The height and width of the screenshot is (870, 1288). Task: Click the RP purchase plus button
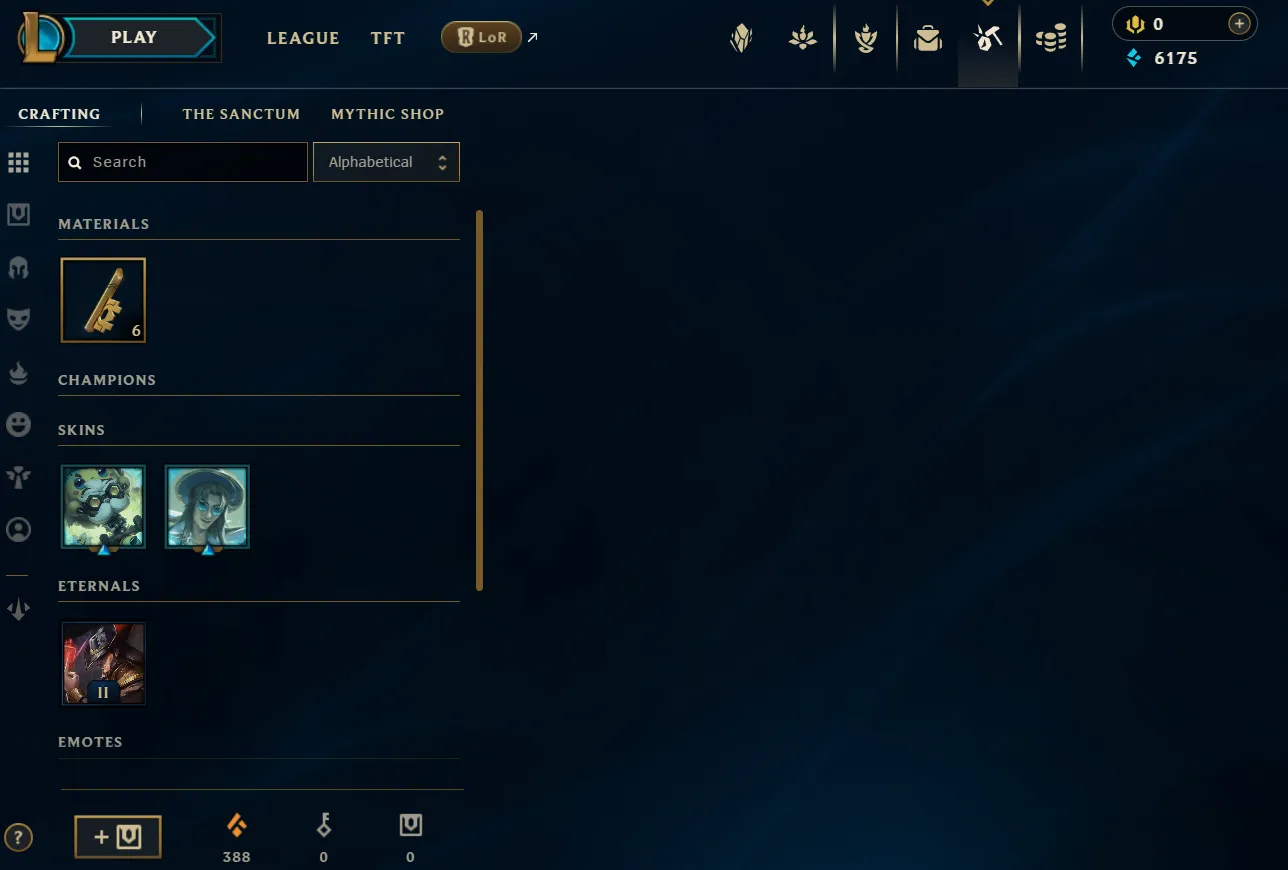pos(1239,22)
